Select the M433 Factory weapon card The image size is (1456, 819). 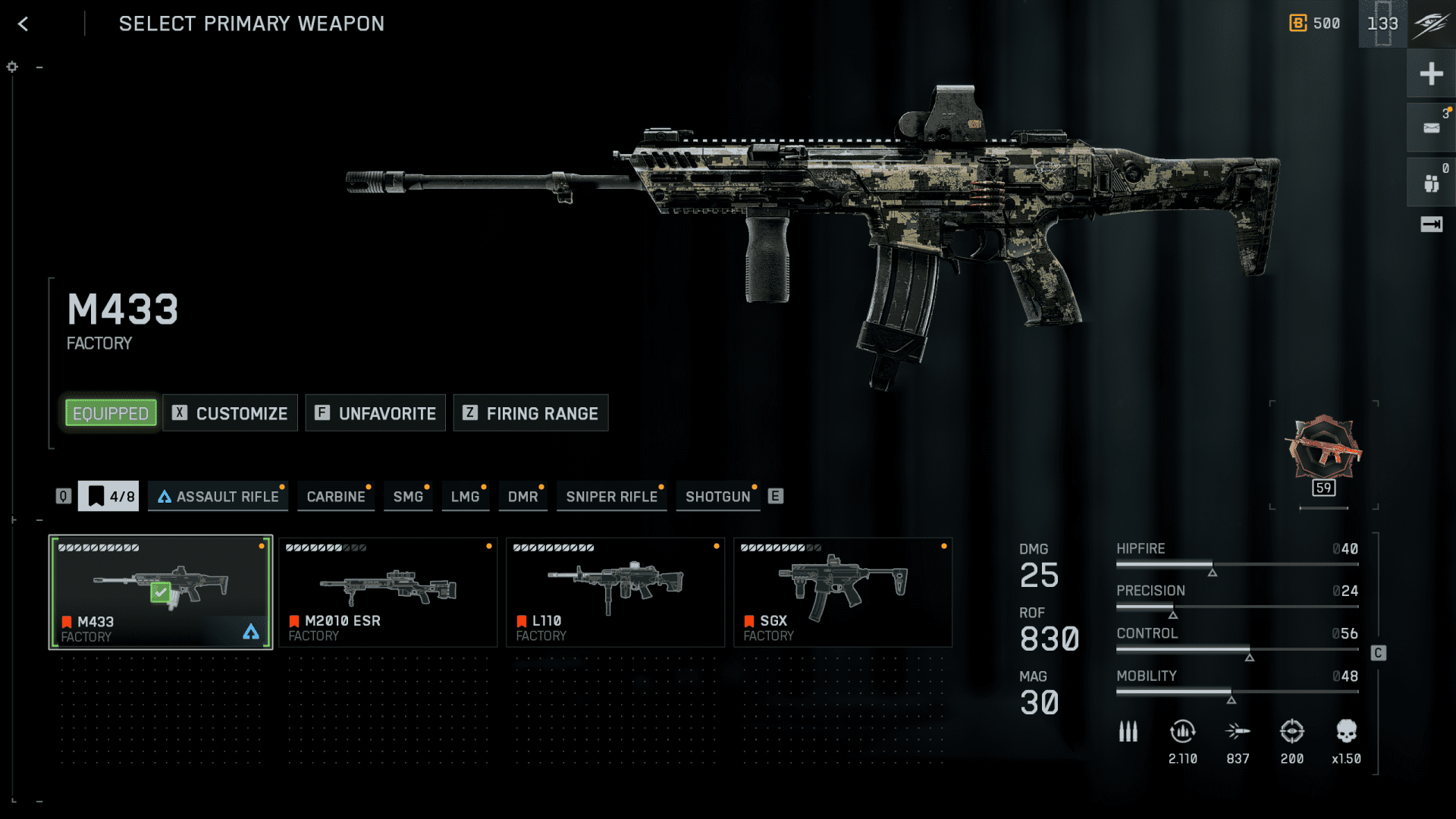tap(161, 592)
